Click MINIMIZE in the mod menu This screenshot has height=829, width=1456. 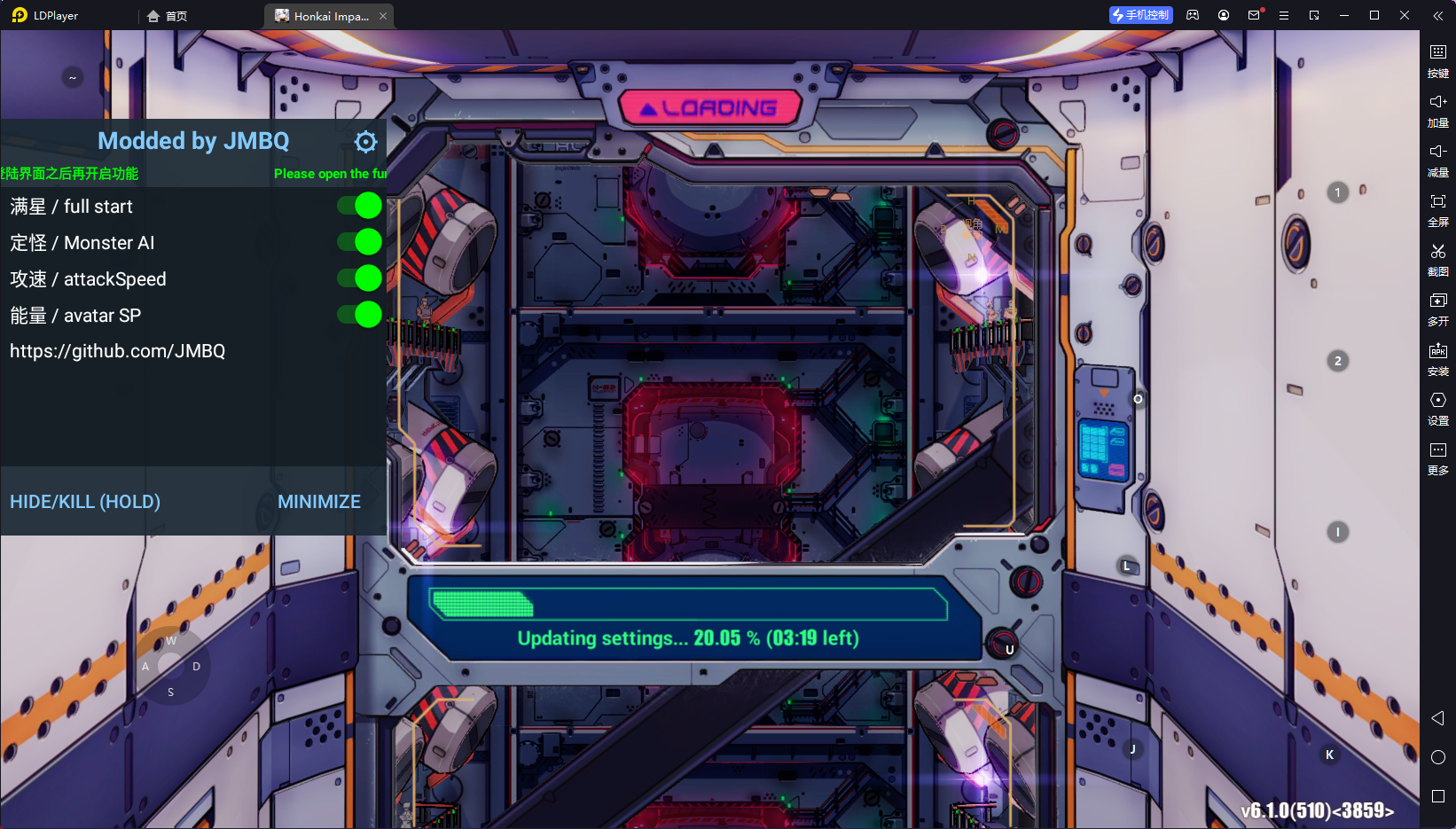tap(318, 501)
